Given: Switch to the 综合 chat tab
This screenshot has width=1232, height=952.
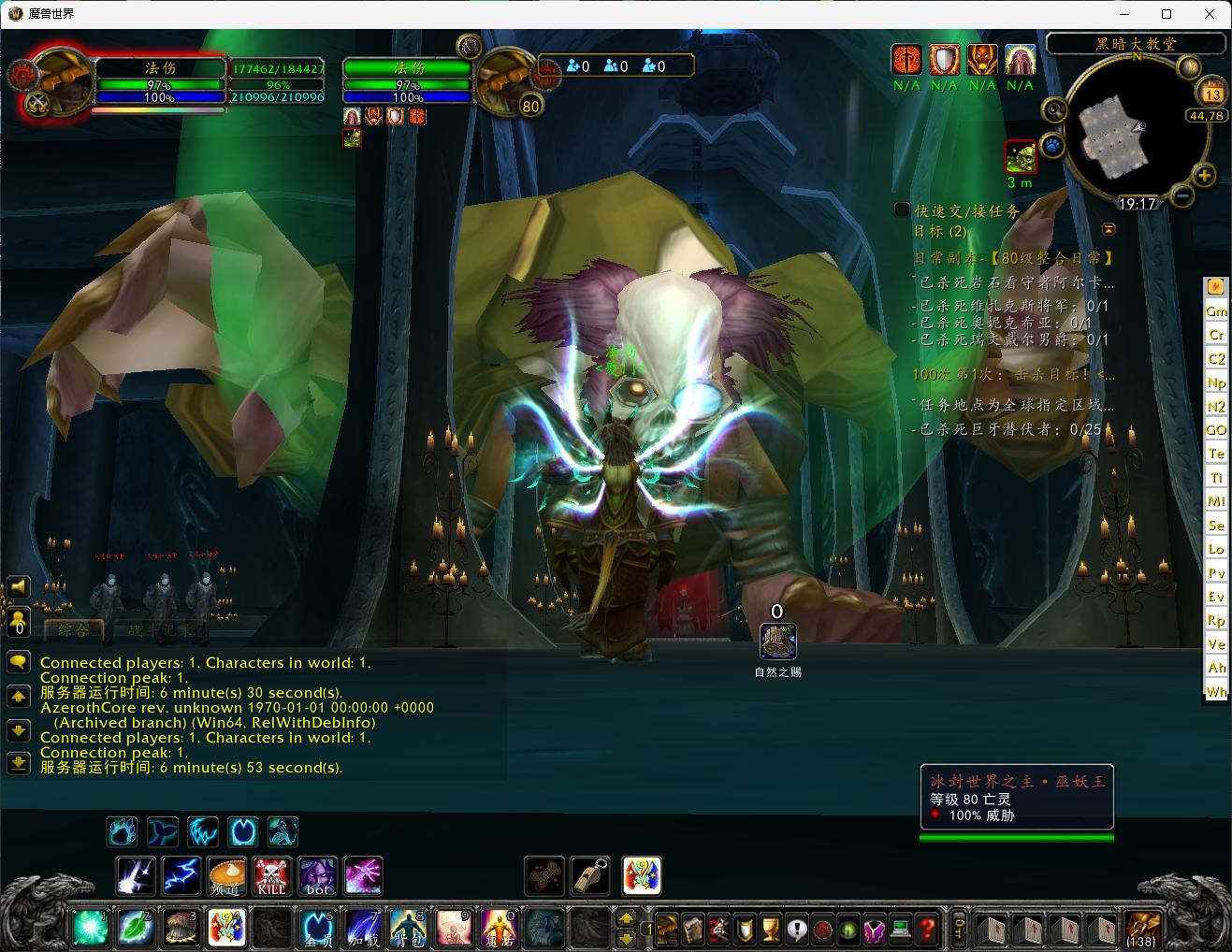Looking at the screenshot, I should (x=73, y=630).
